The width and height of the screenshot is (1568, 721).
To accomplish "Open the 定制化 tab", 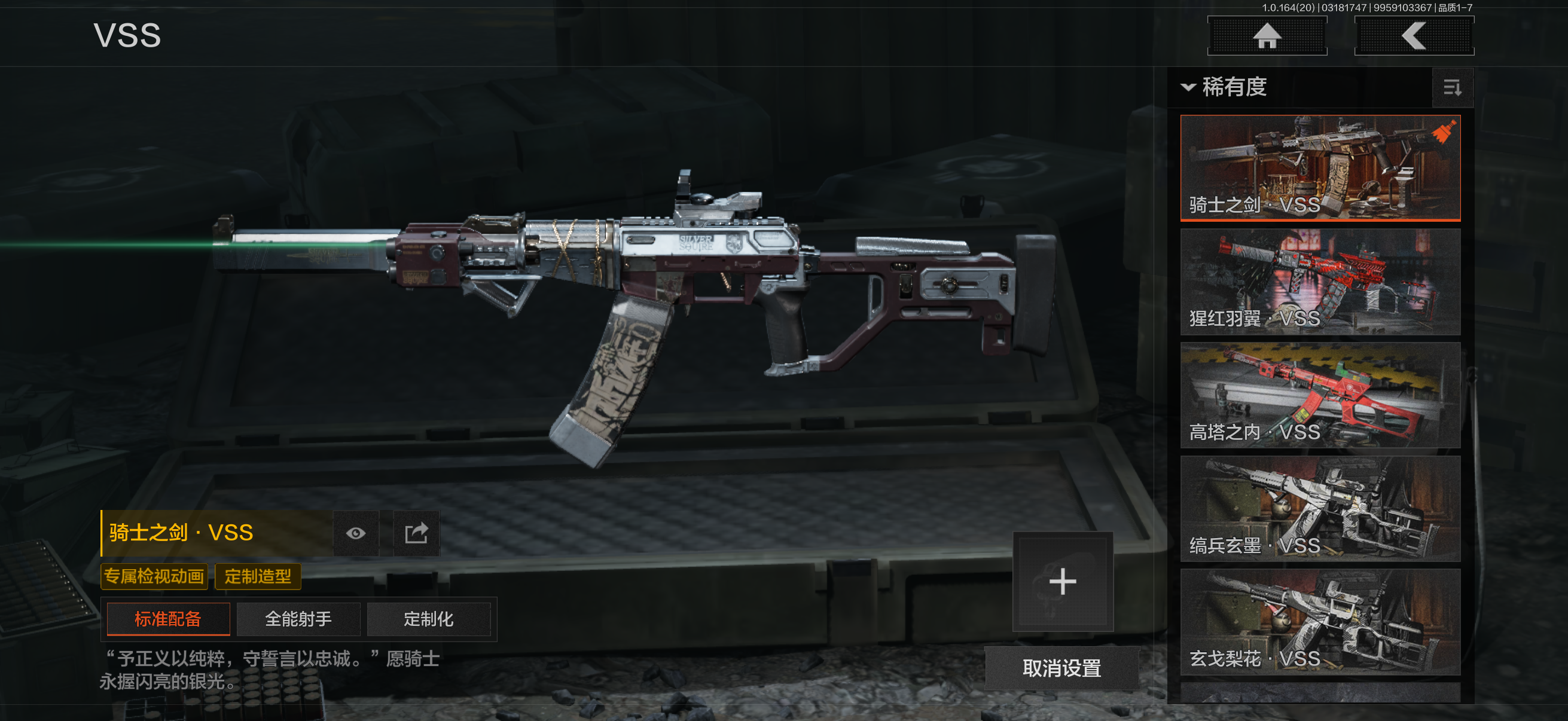I will click(x=429, y=619).
